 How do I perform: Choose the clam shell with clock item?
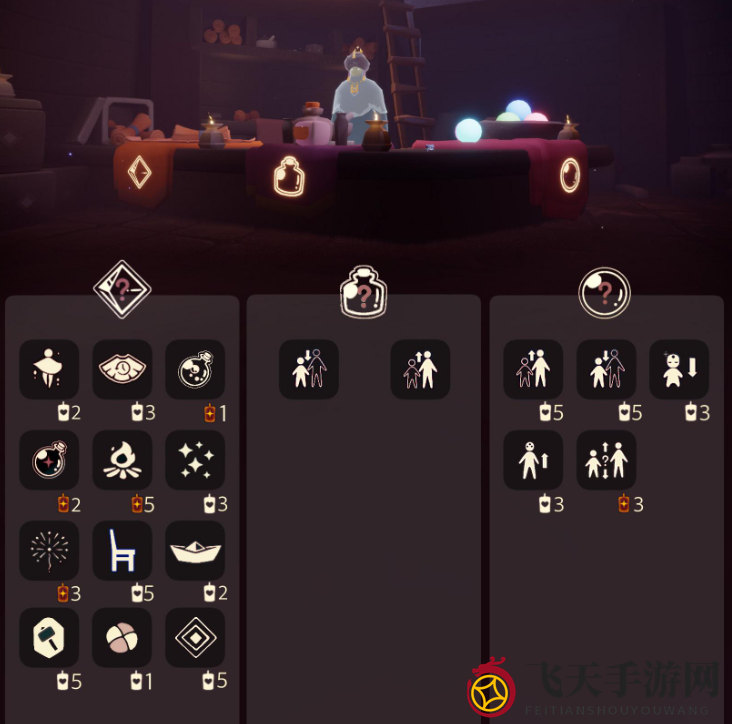pos(122,369)
